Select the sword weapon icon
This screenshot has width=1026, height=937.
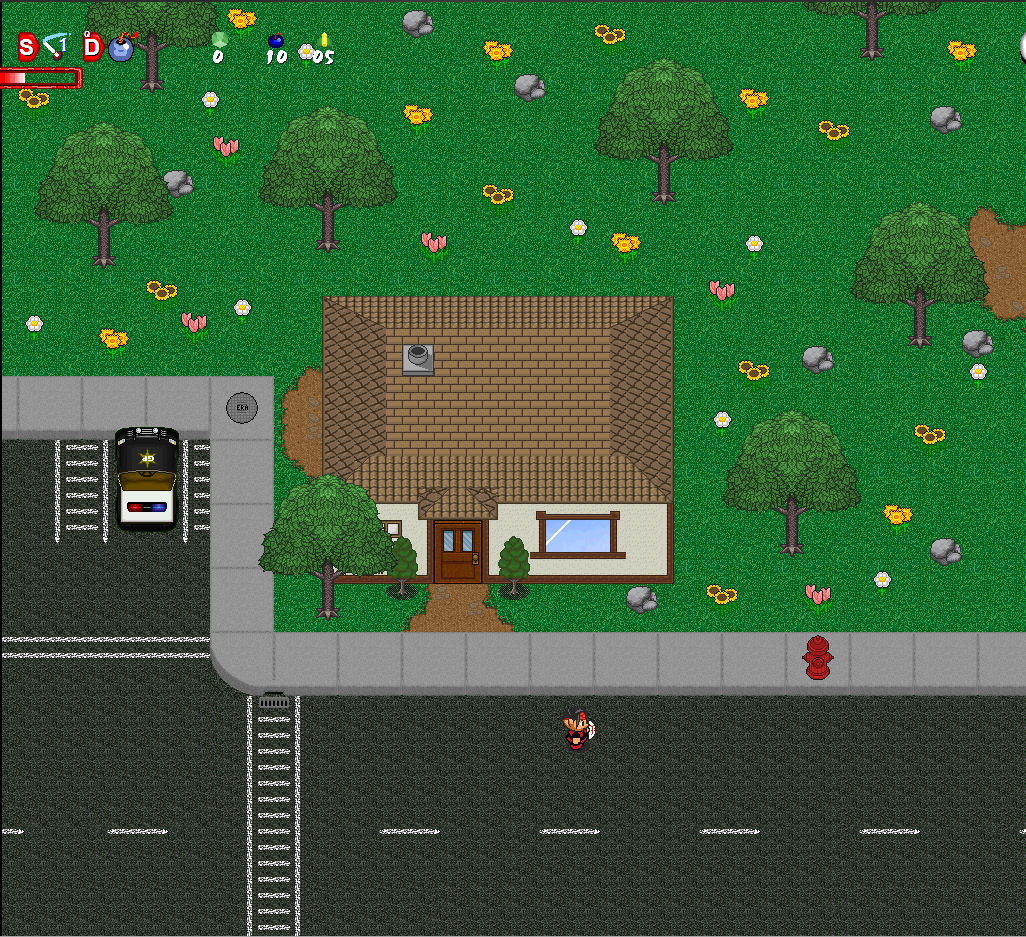56,45
